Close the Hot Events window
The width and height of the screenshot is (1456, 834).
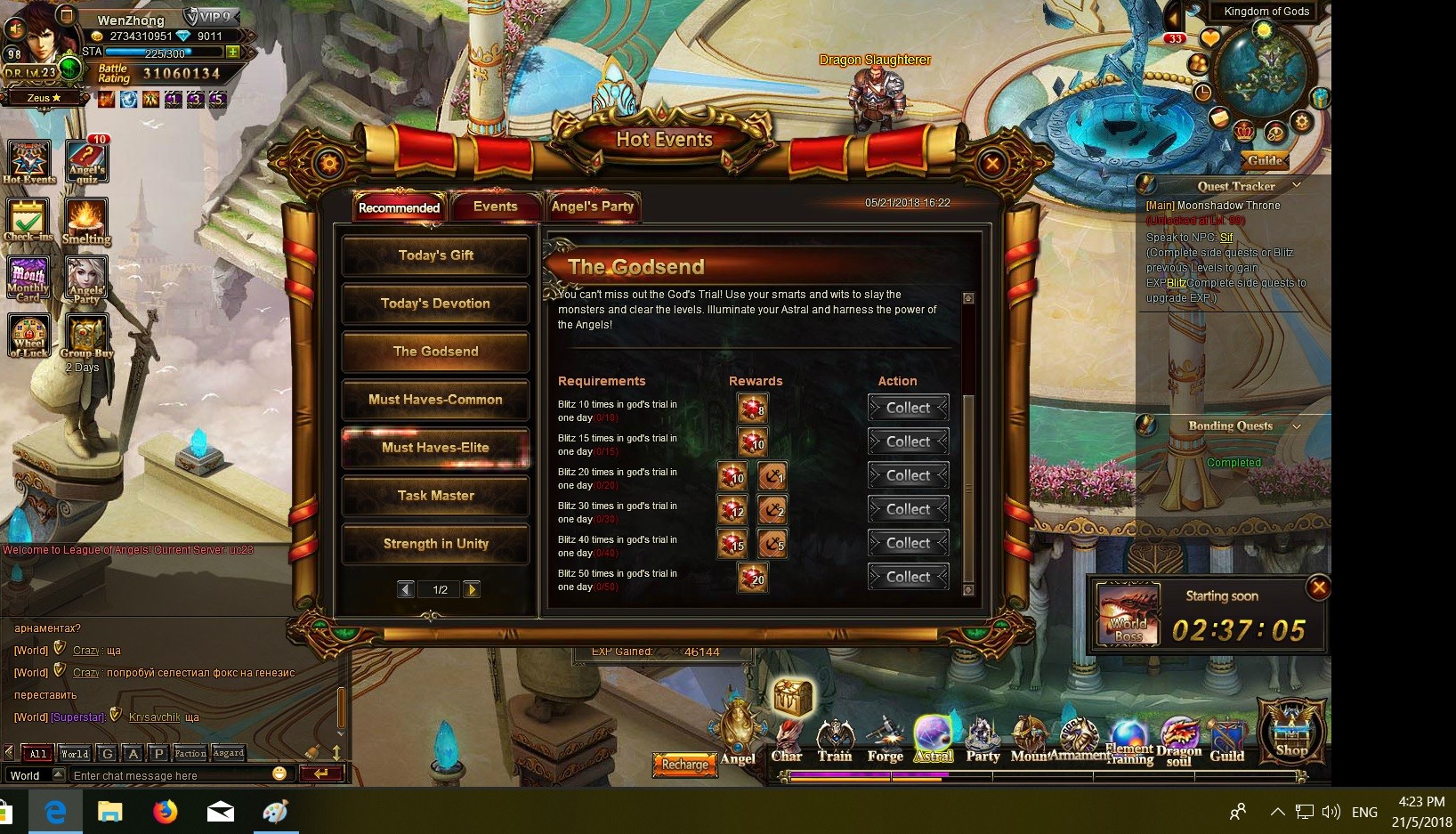tap(991, 163)
